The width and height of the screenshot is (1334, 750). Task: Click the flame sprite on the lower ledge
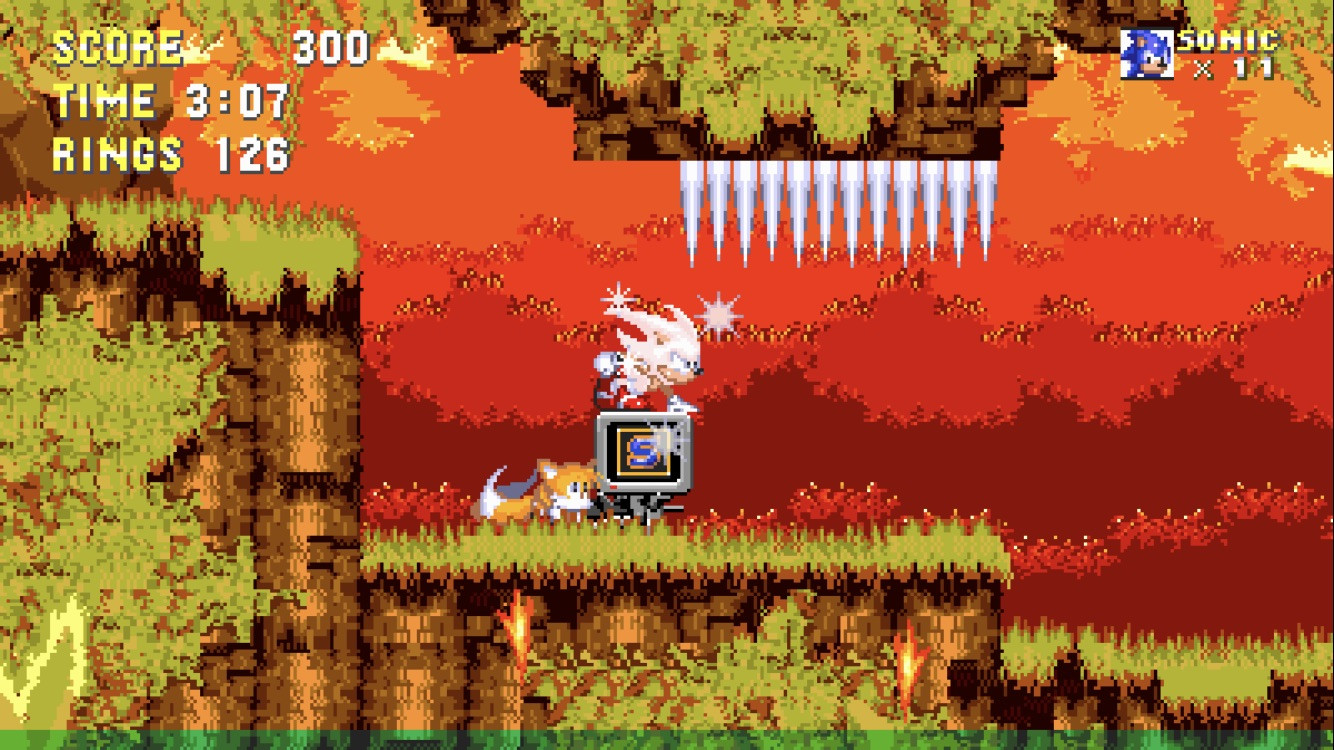pyautogui.click(x=519, y=630)
